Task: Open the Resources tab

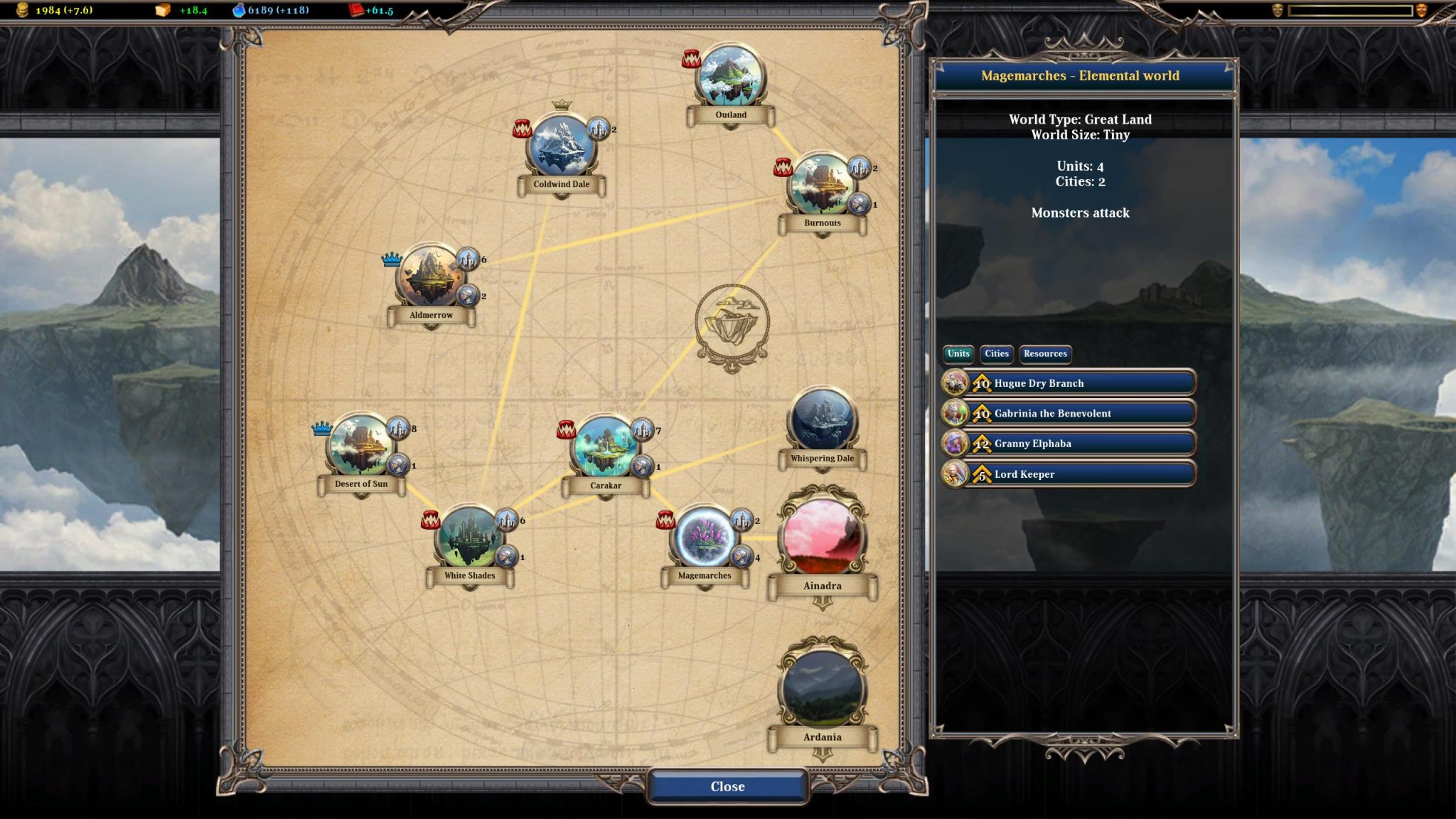Action: [x=1045, y=353]
